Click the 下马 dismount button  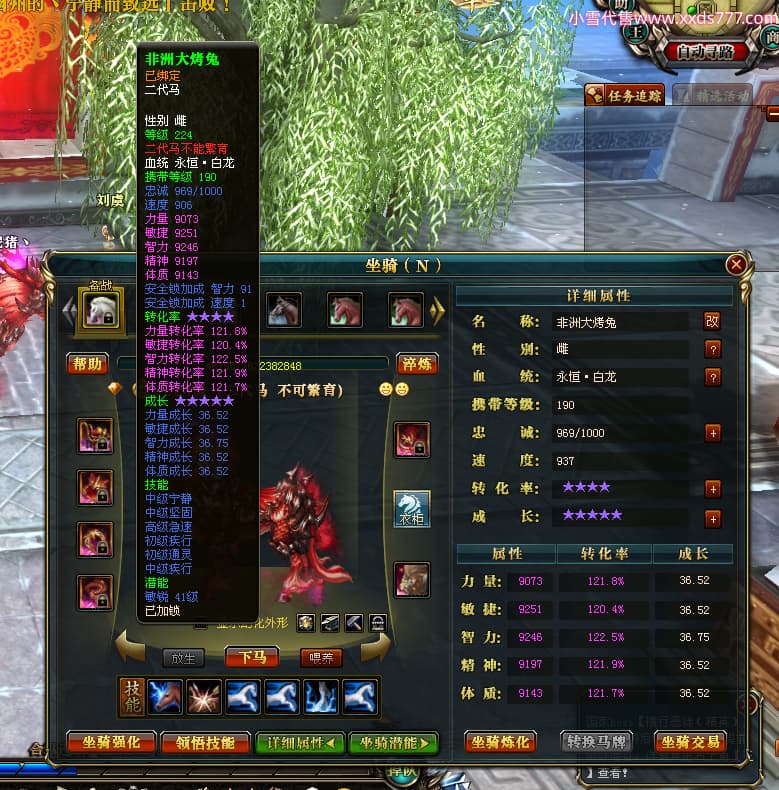252,657
